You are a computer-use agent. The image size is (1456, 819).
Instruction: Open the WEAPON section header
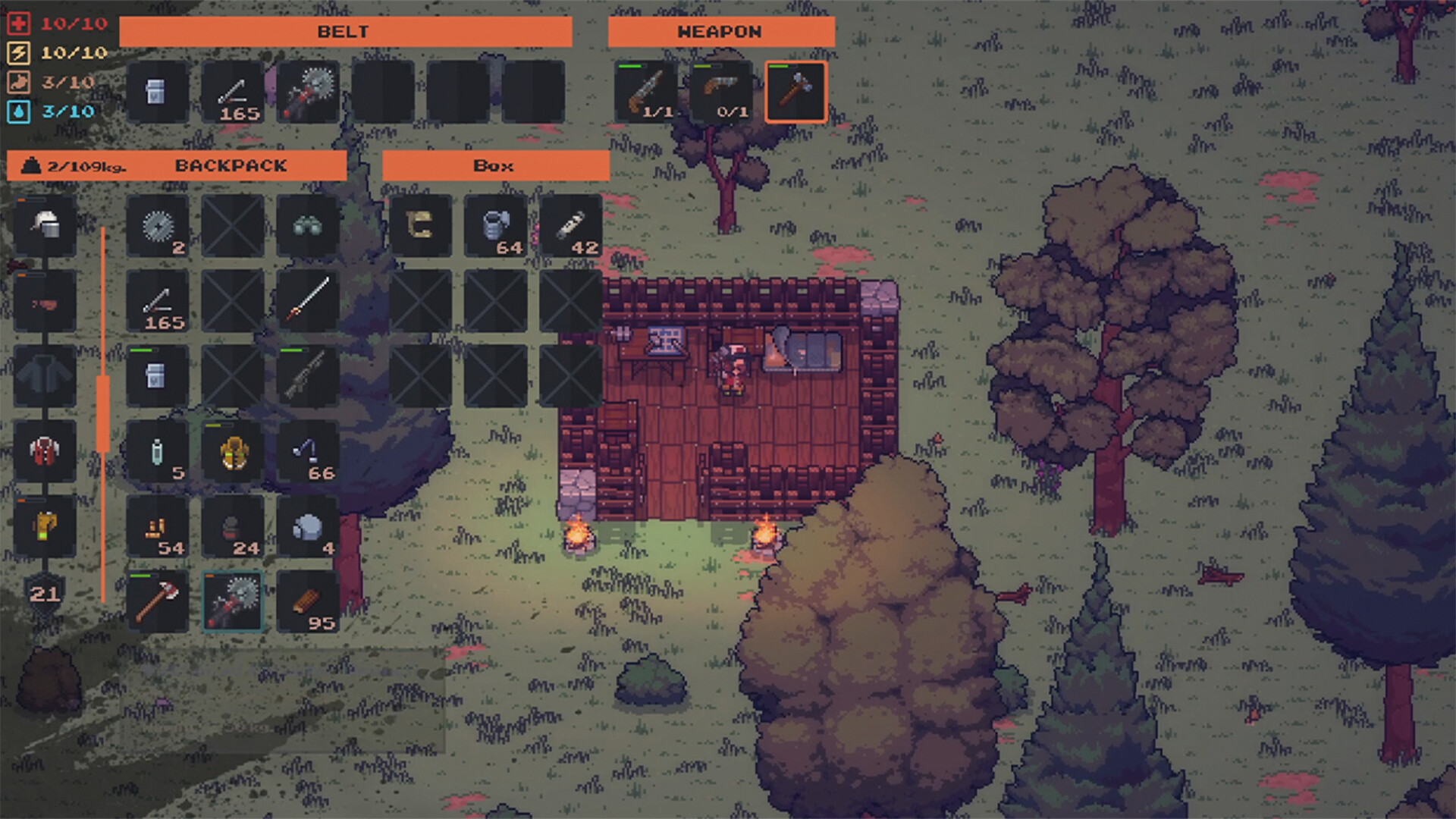721,31
